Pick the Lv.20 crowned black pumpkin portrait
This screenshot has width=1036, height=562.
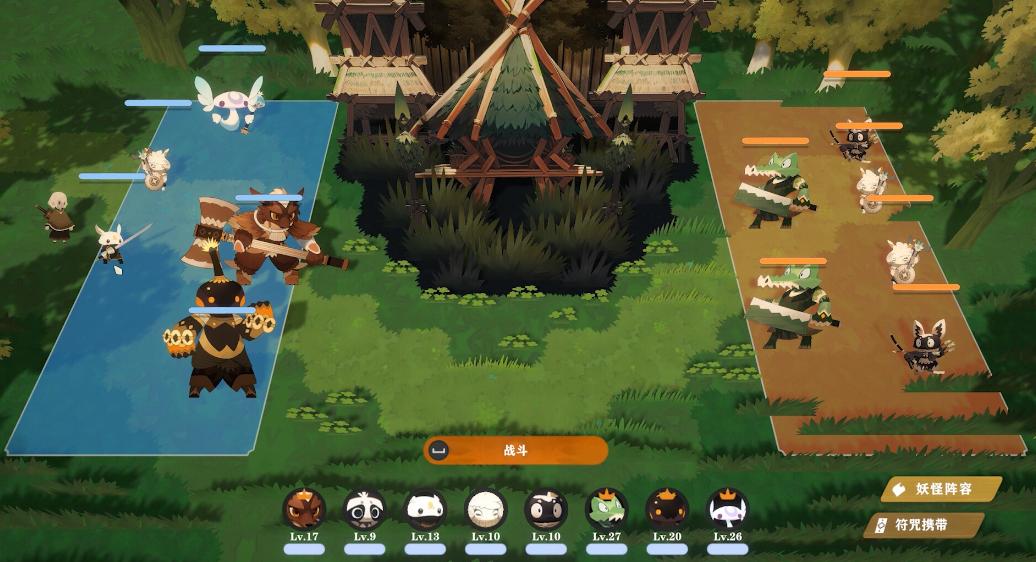[x=667, y=509]
